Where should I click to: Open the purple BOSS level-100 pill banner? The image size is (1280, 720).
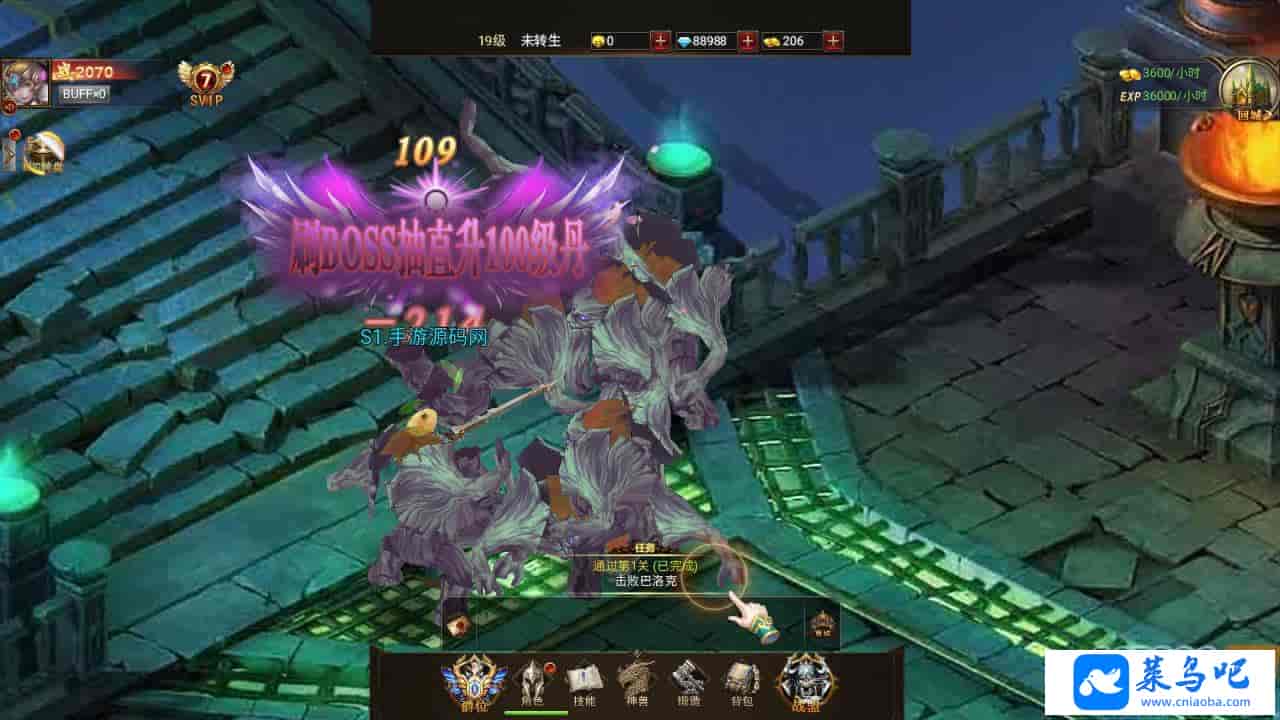tap(435, 230)
